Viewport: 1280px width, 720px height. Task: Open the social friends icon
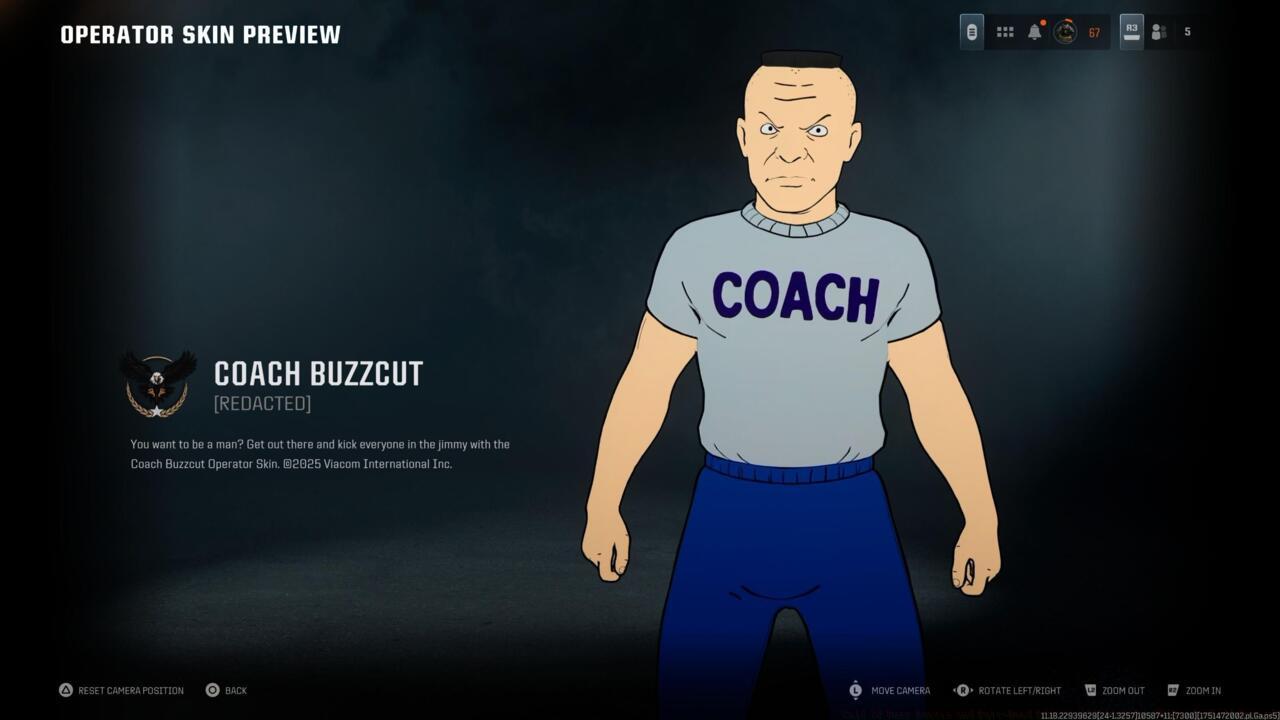(1158, 31)
